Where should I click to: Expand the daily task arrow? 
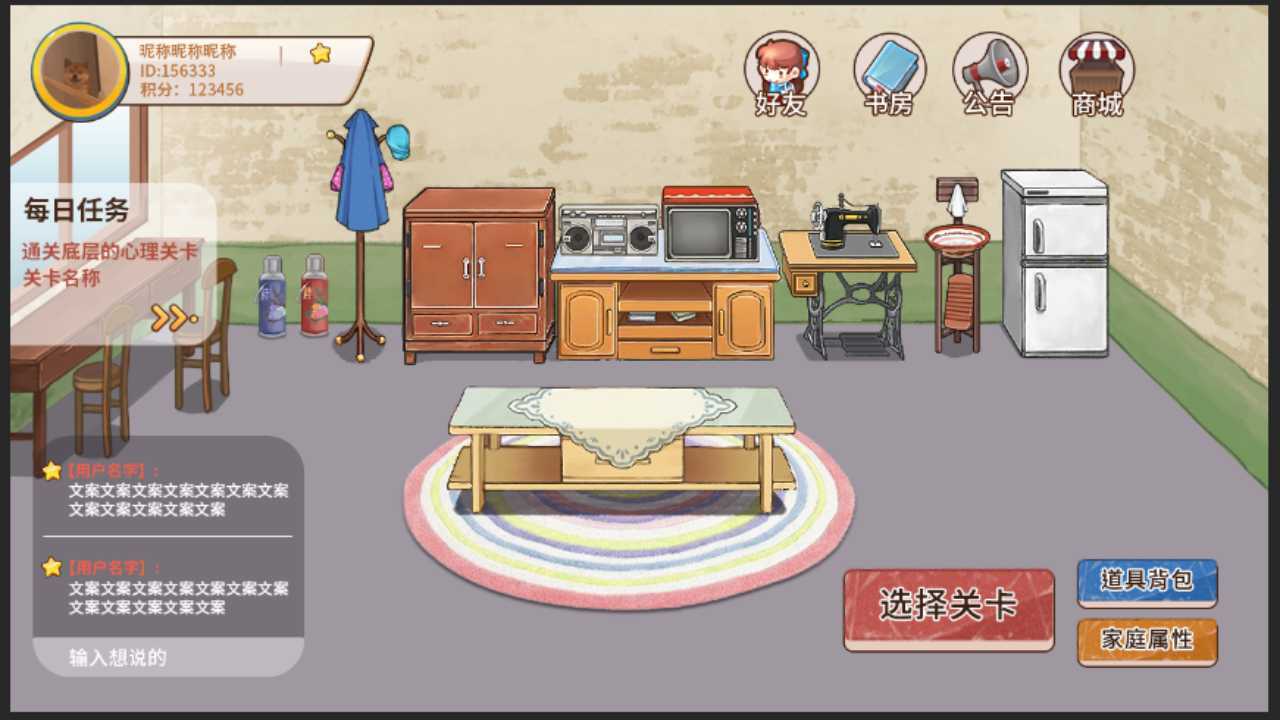click(x=172, y=319)
